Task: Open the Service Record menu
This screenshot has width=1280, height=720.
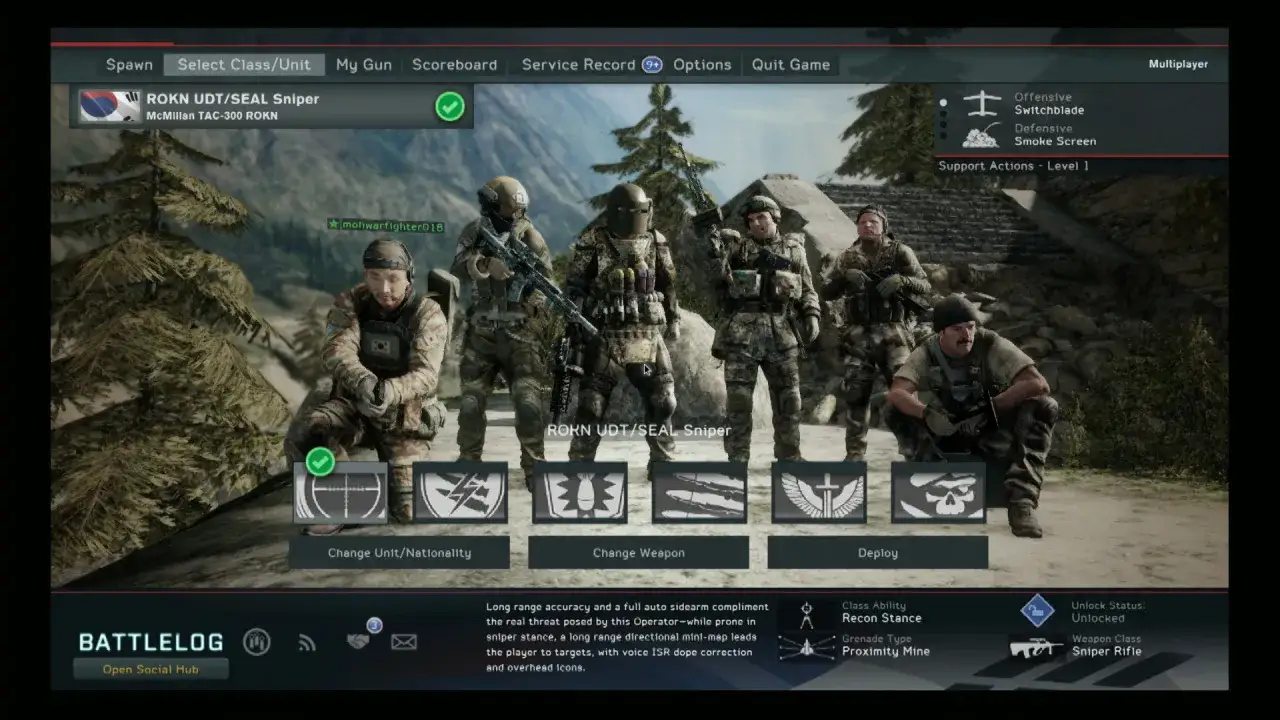Action: (x=578, y=64)
